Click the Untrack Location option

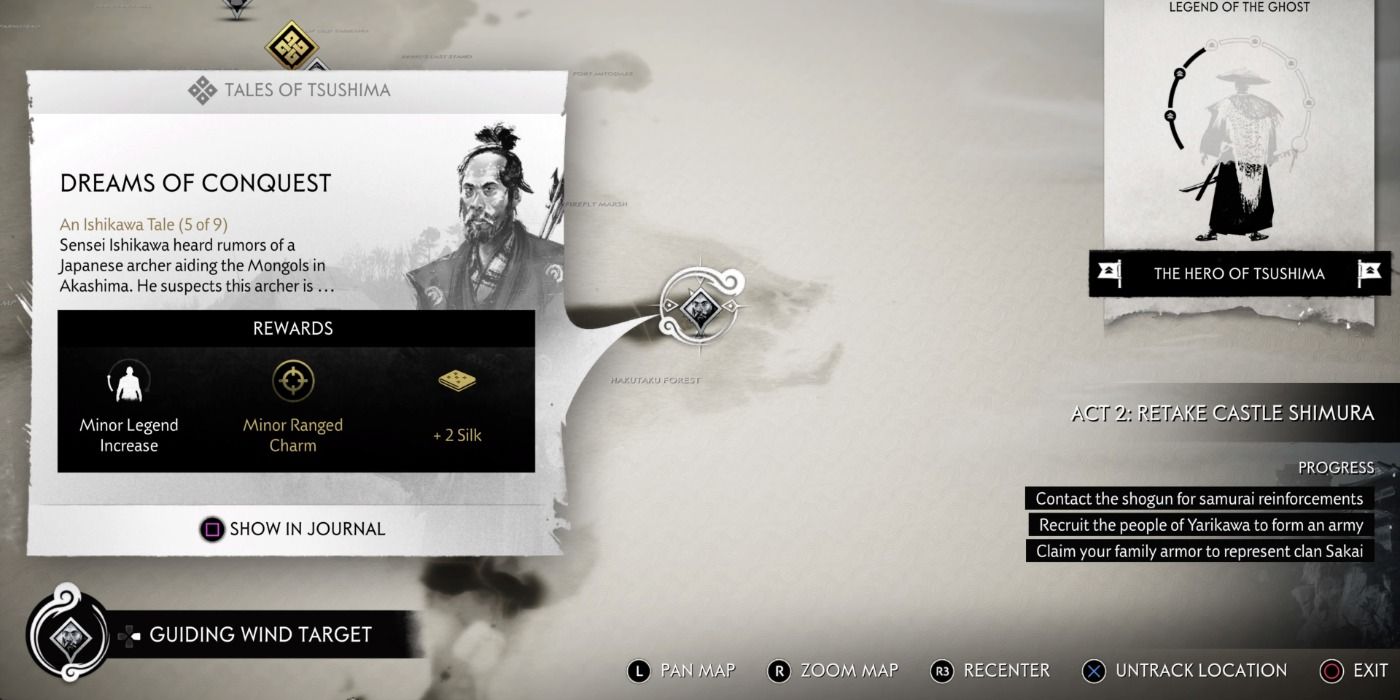(x=1185, y=670)
